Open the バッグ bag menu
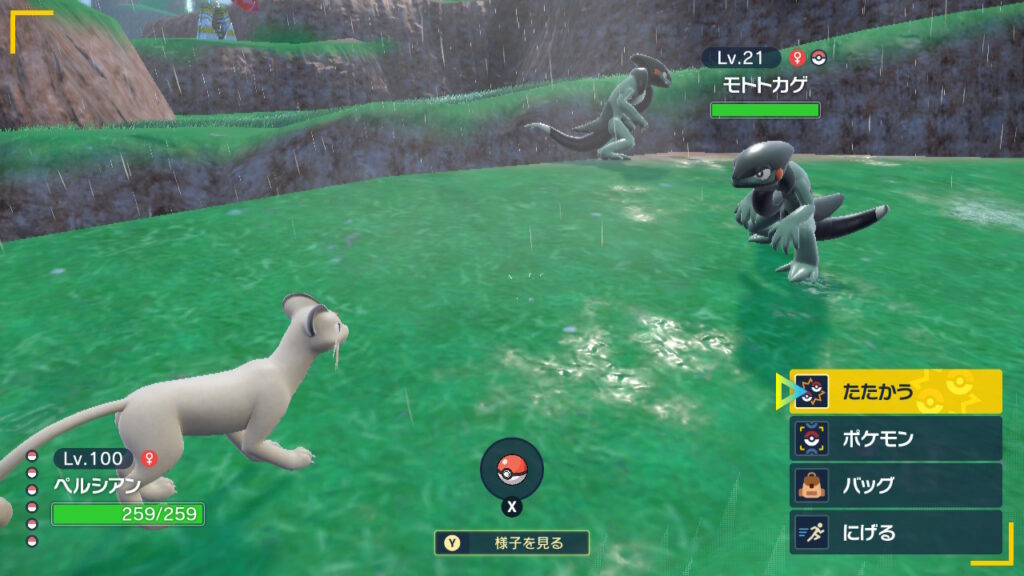This screenshot has height=576, width=1024. (895, 485)
